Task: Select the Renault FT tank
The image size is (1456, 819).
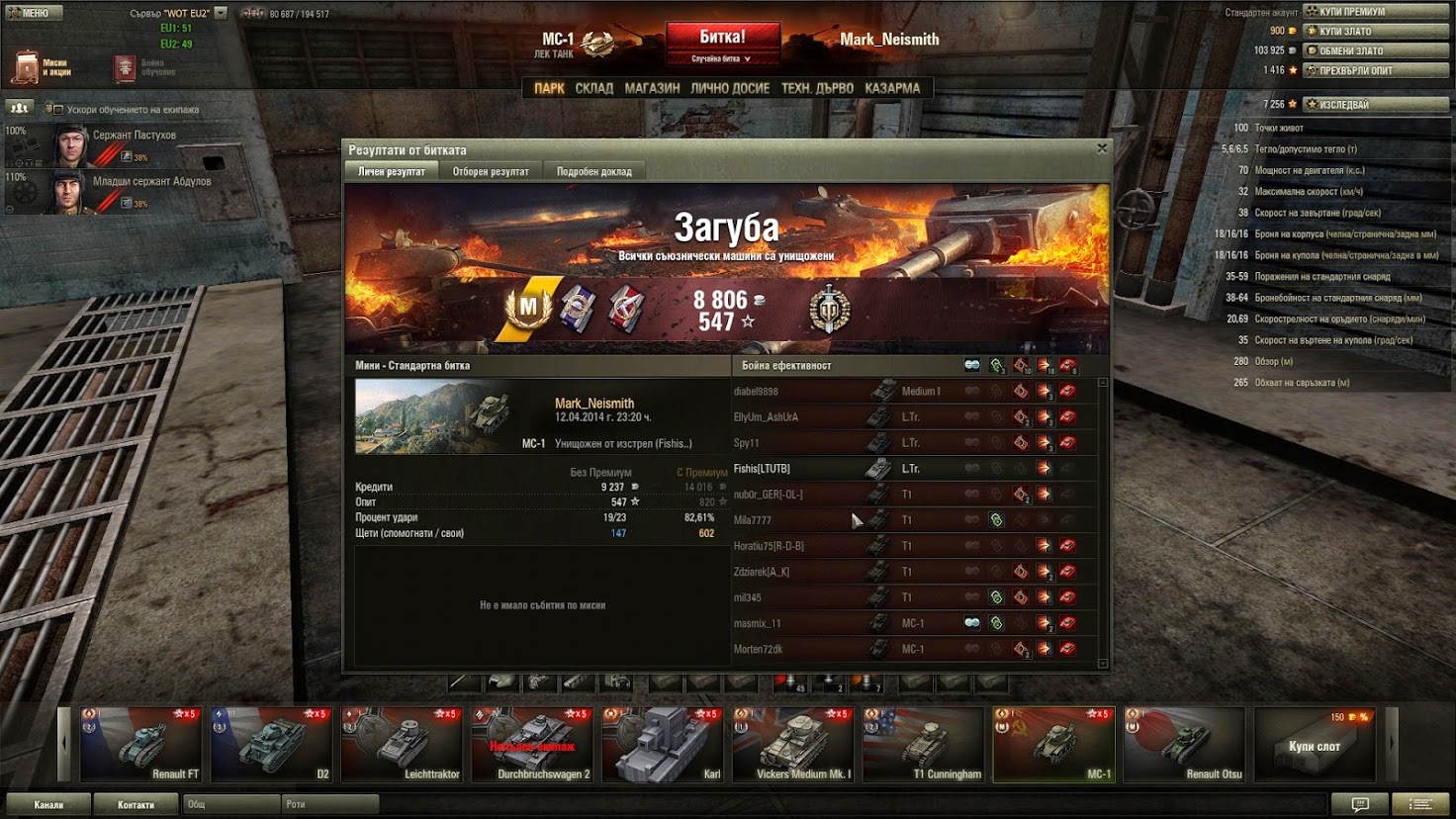Action: (x=140, y=744)
